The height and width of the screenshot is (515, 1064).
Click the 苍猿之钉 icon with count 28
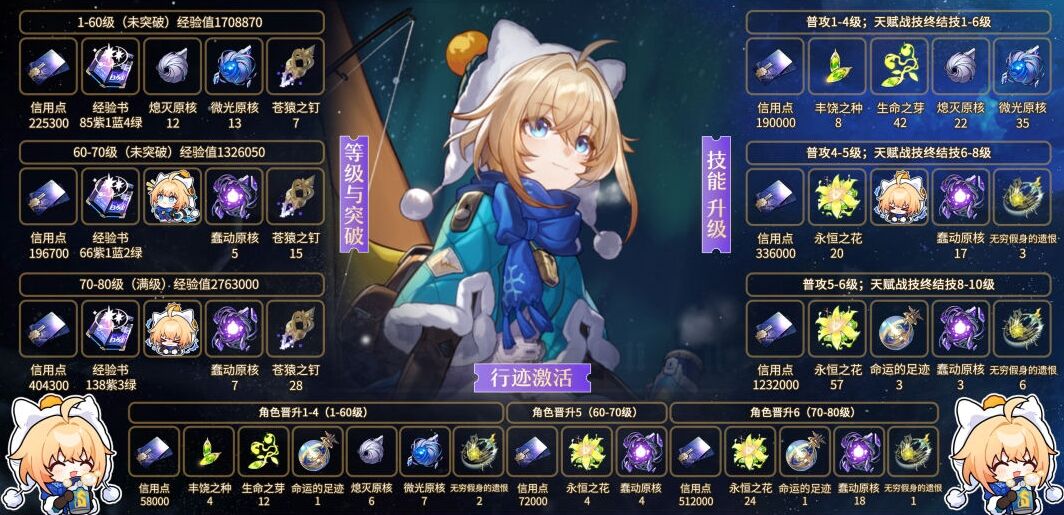pos(295,329)
